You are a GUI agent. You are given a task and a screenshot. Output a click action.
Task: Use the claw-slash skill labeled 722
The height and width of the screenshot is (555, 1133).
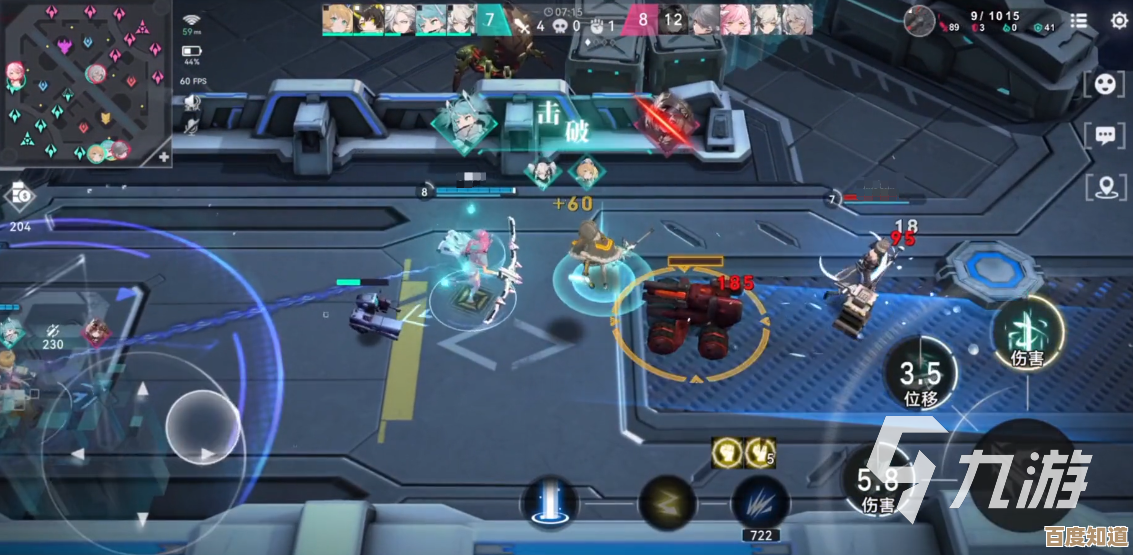click(x=760, y=500)
